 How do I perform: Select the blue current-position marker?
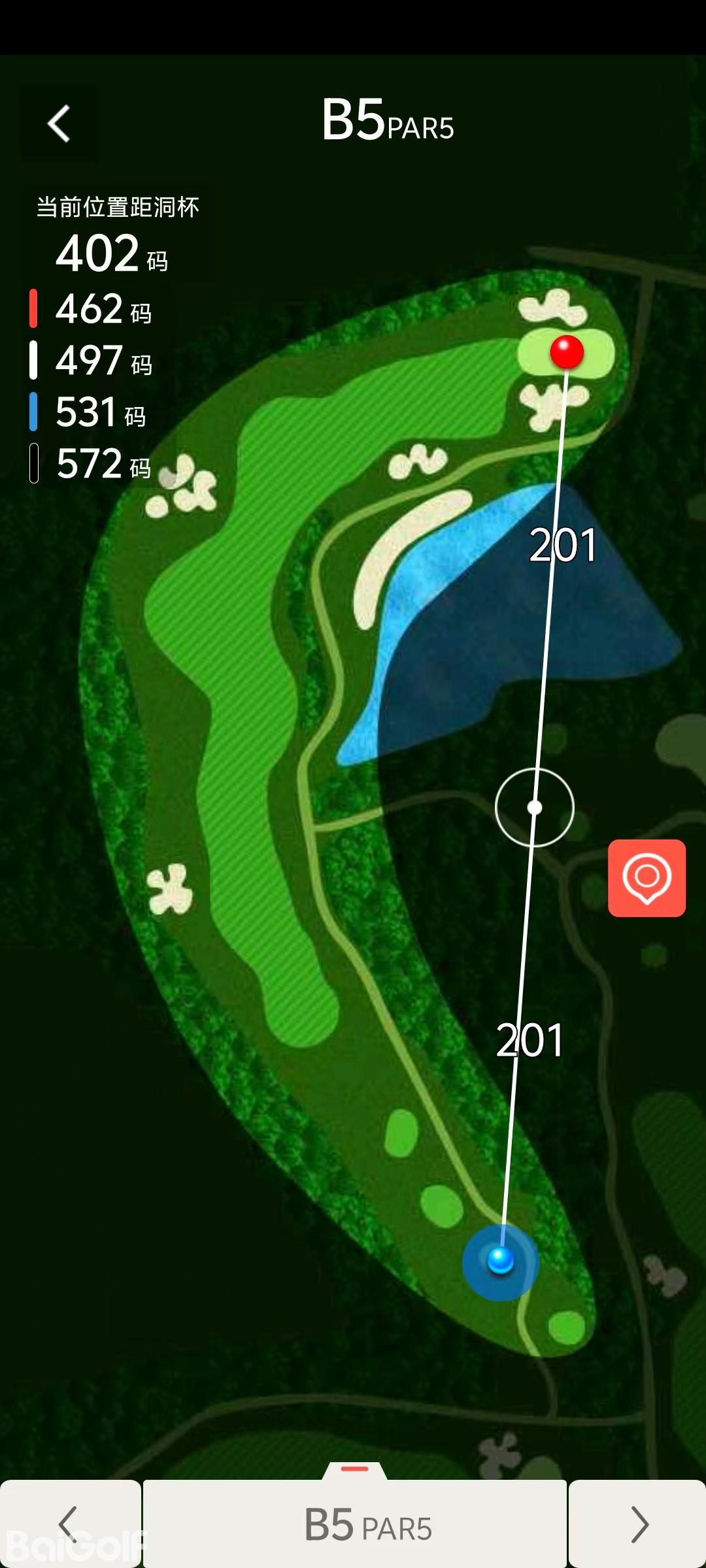pos(501,1261)
